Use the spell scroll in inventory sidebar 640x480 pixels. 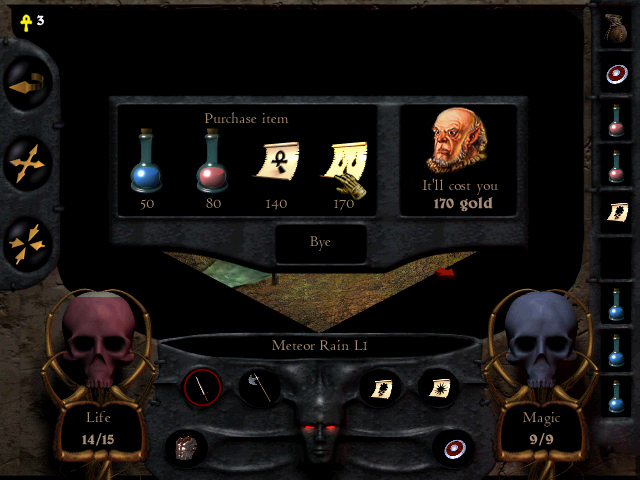(615, 211)
